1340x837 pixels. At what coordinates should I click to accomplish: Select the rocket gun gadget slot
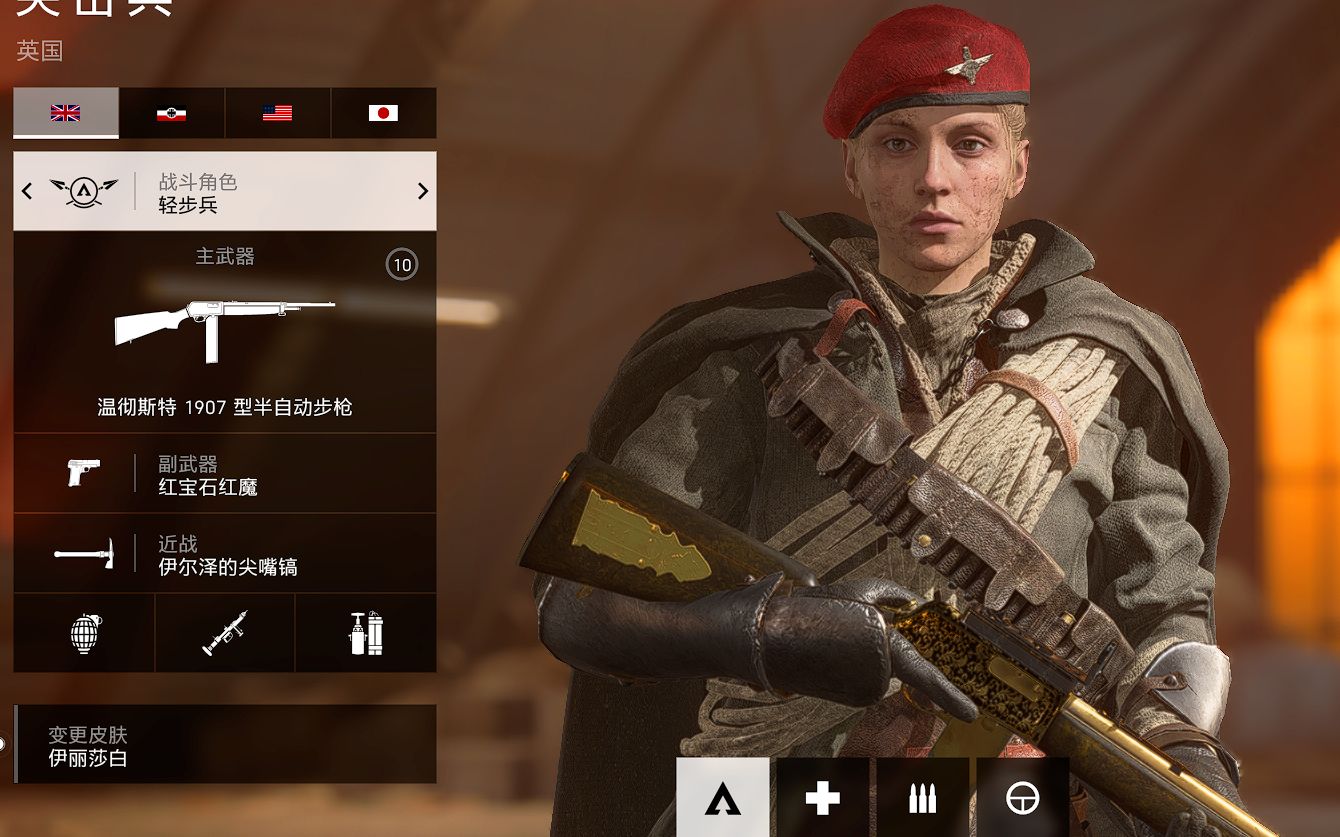tap(225, 633)
